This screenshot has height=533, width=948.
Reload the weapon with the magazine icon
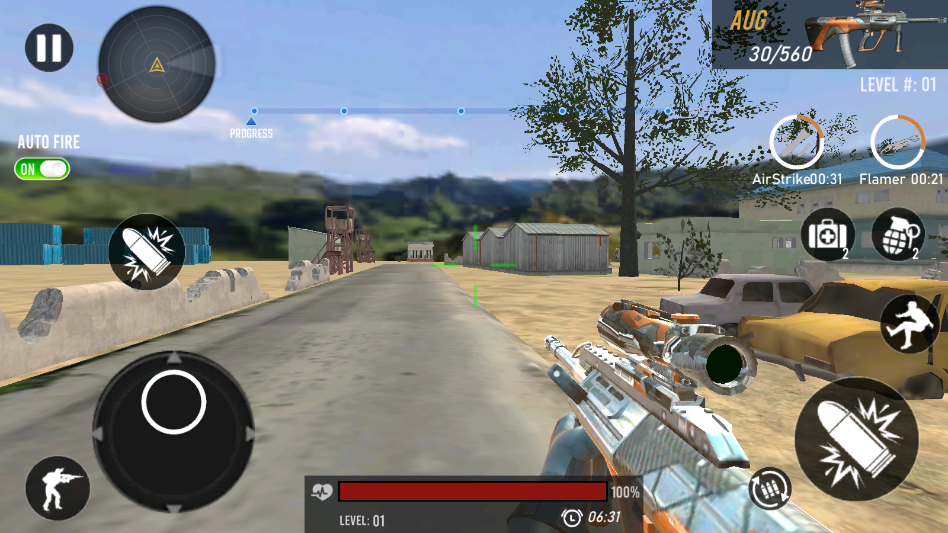[770, 489]
